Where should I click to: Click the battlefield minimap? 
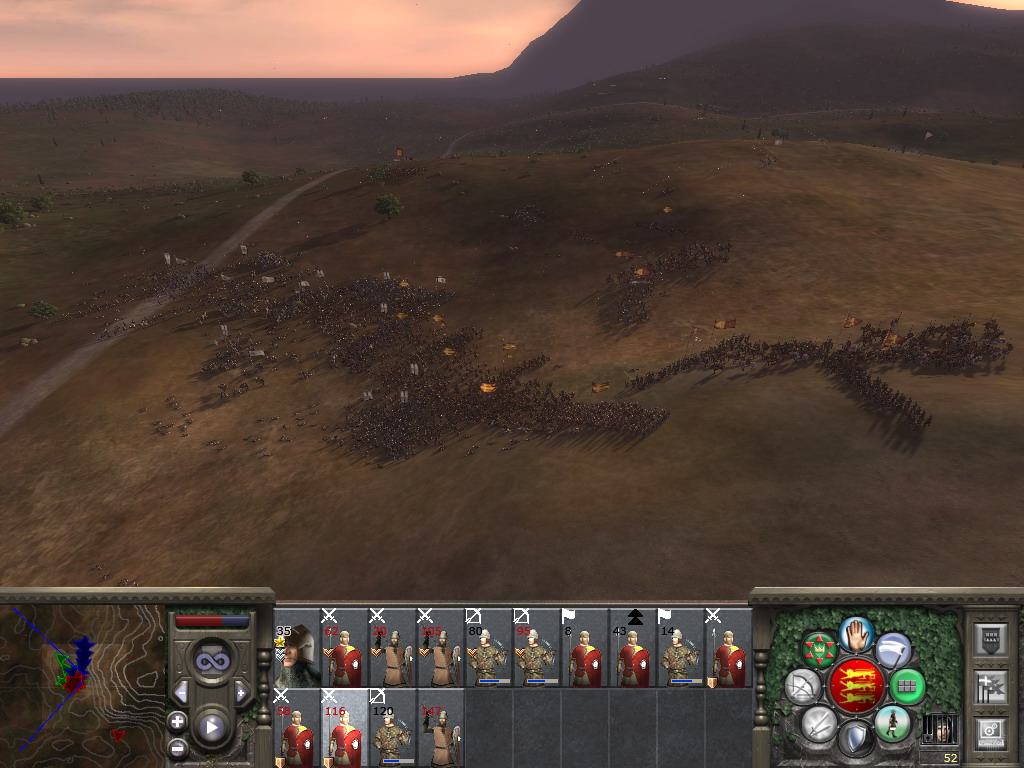[82, 678]
